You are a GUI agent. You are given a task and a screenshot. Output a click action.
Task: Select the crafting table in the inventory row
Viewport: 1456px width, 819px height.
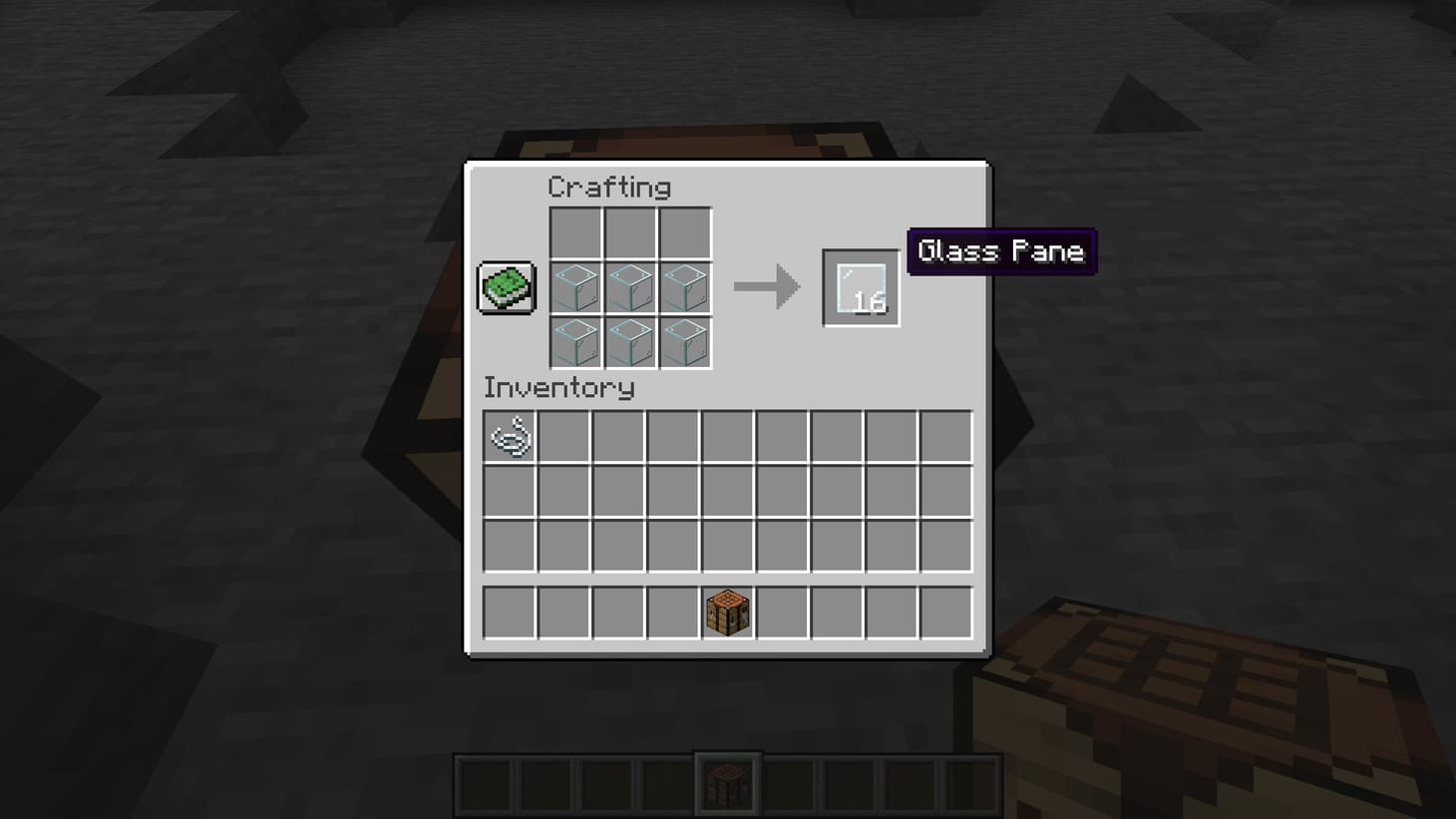[x=727, y=611]
